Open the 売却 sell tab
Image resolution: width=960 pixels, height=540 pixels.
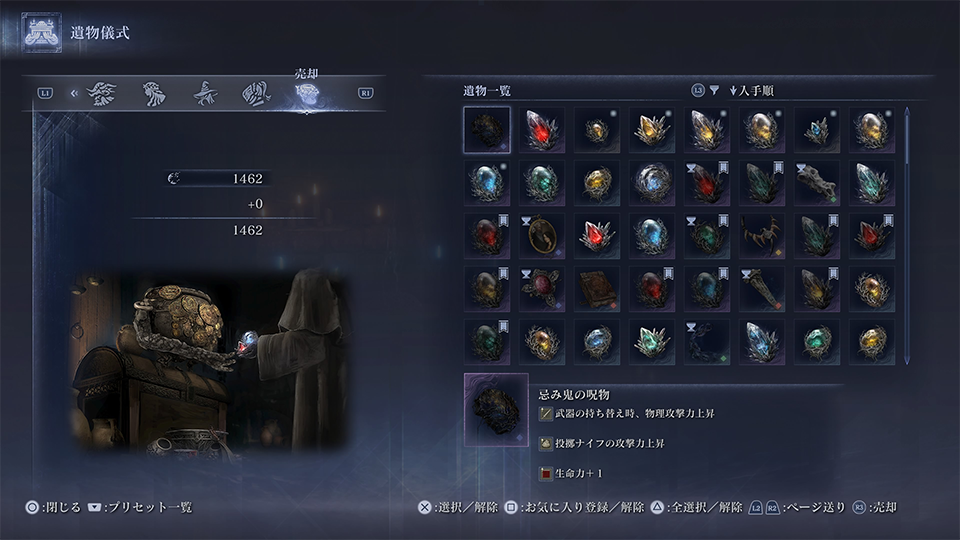pos(307,93)
